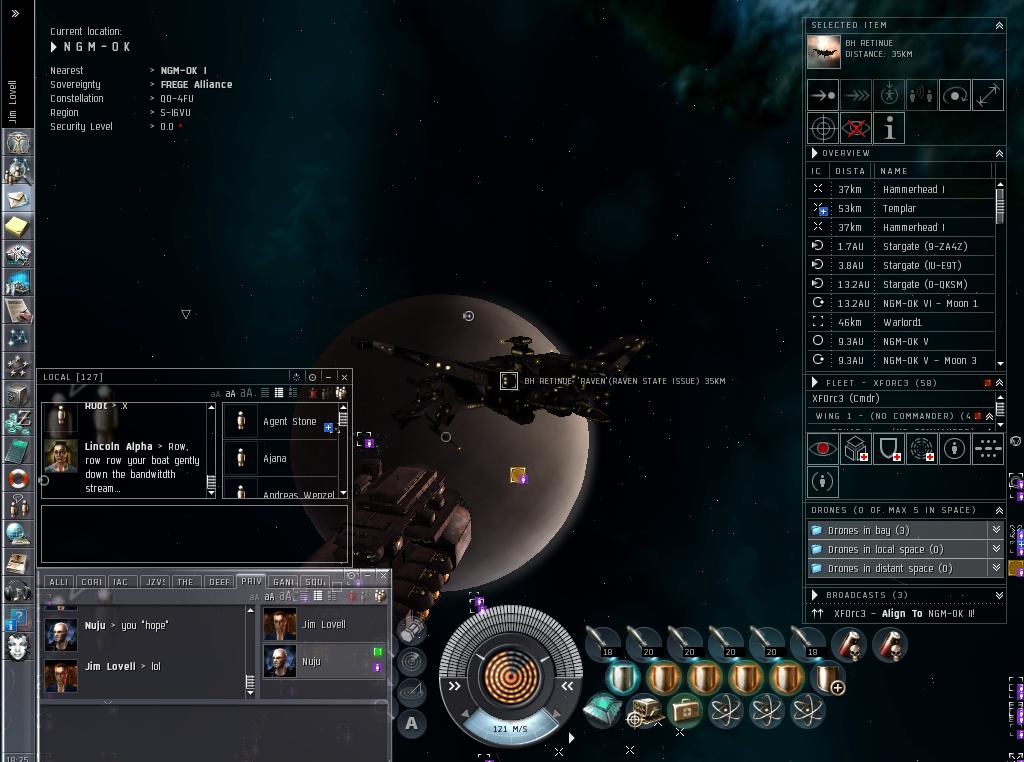Image resolution: width=1024 pixels, height=762 pixels.
Task: Collapse the Selected Item panel
Action: tap(998, 25)
